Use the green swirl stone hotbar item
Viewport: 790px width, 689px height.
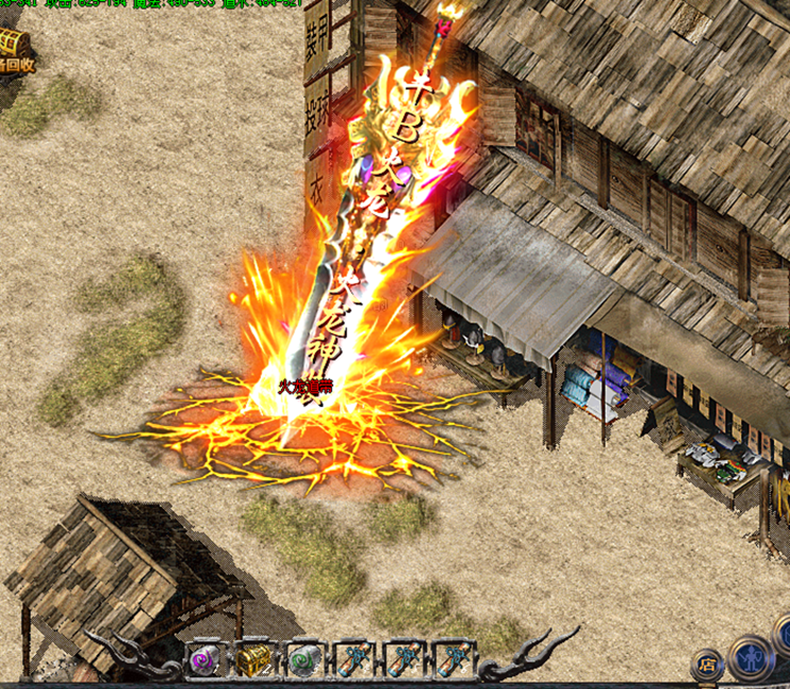click(x=303, y=660)
